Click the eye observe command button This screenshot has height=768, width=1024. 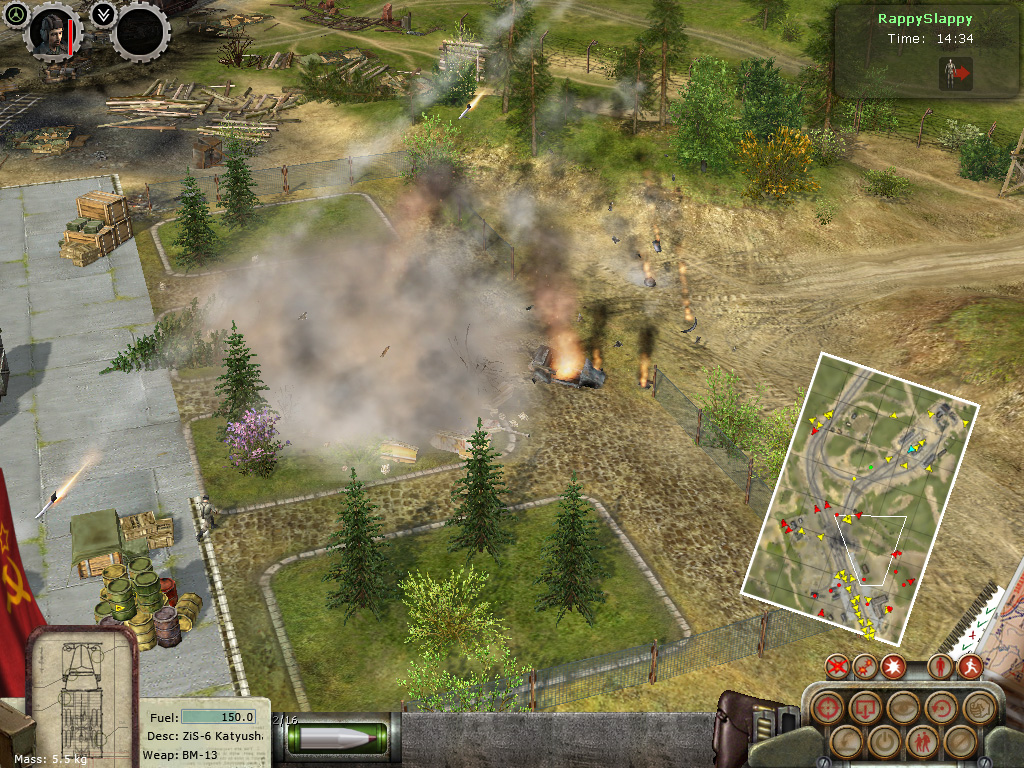903,707
